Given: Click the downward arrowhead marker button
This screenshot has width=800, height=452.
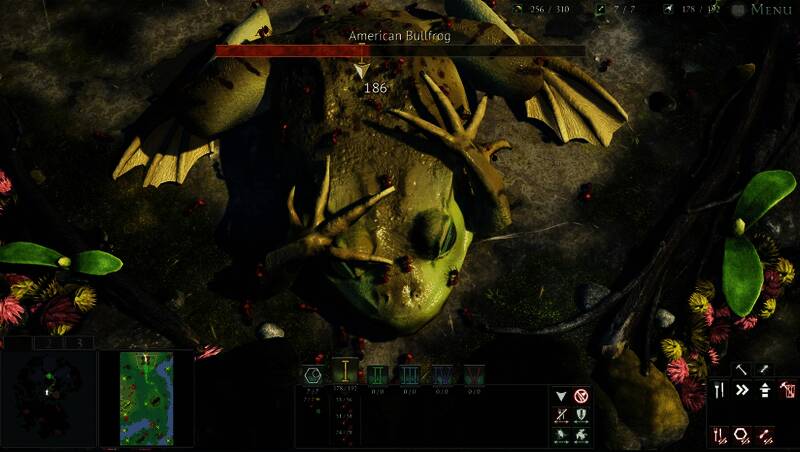Looking at the screenshot, I should (x=561, y=396).
